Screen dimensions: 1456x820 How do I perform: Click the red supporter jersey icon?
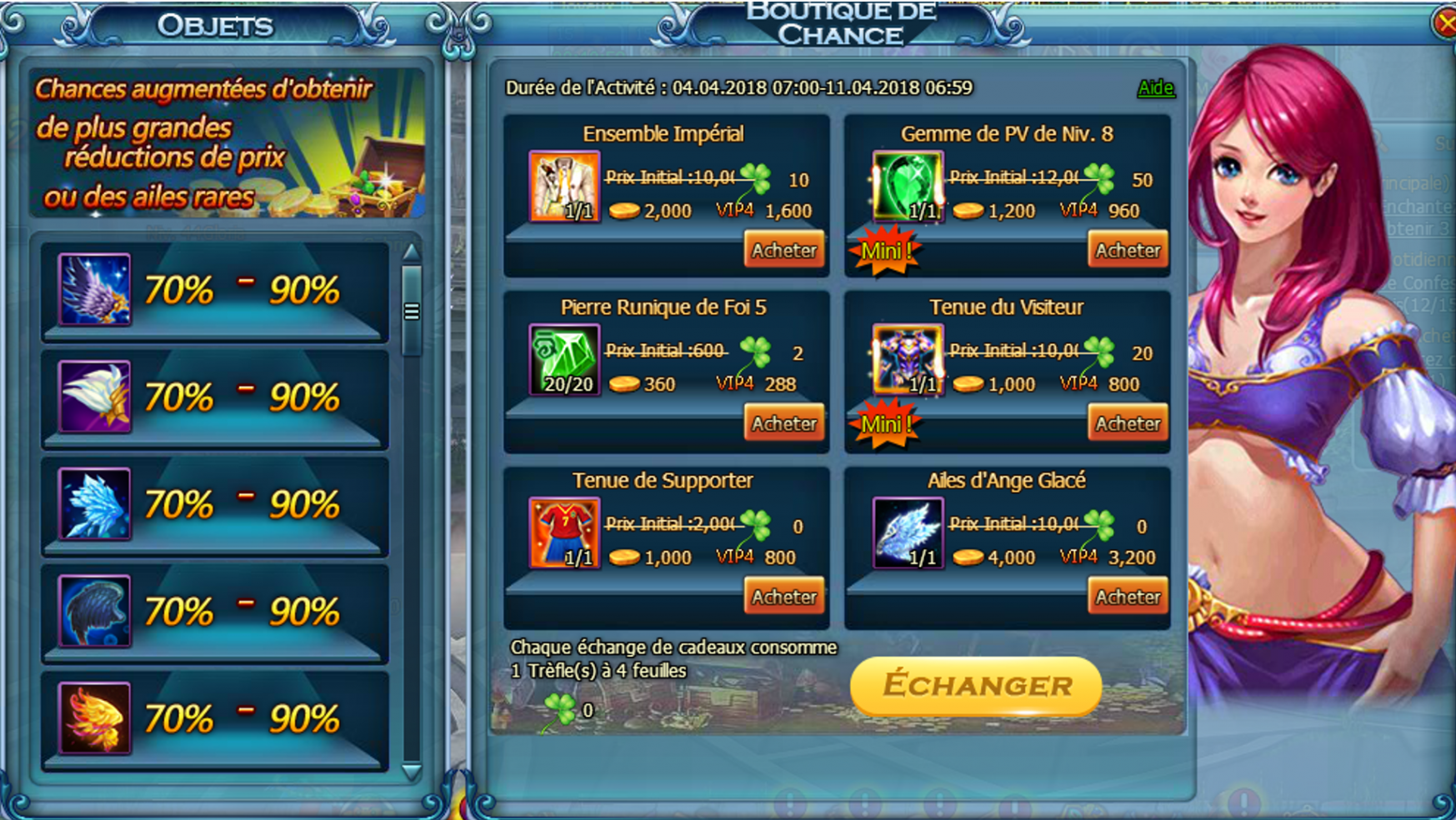coord(564,533)
